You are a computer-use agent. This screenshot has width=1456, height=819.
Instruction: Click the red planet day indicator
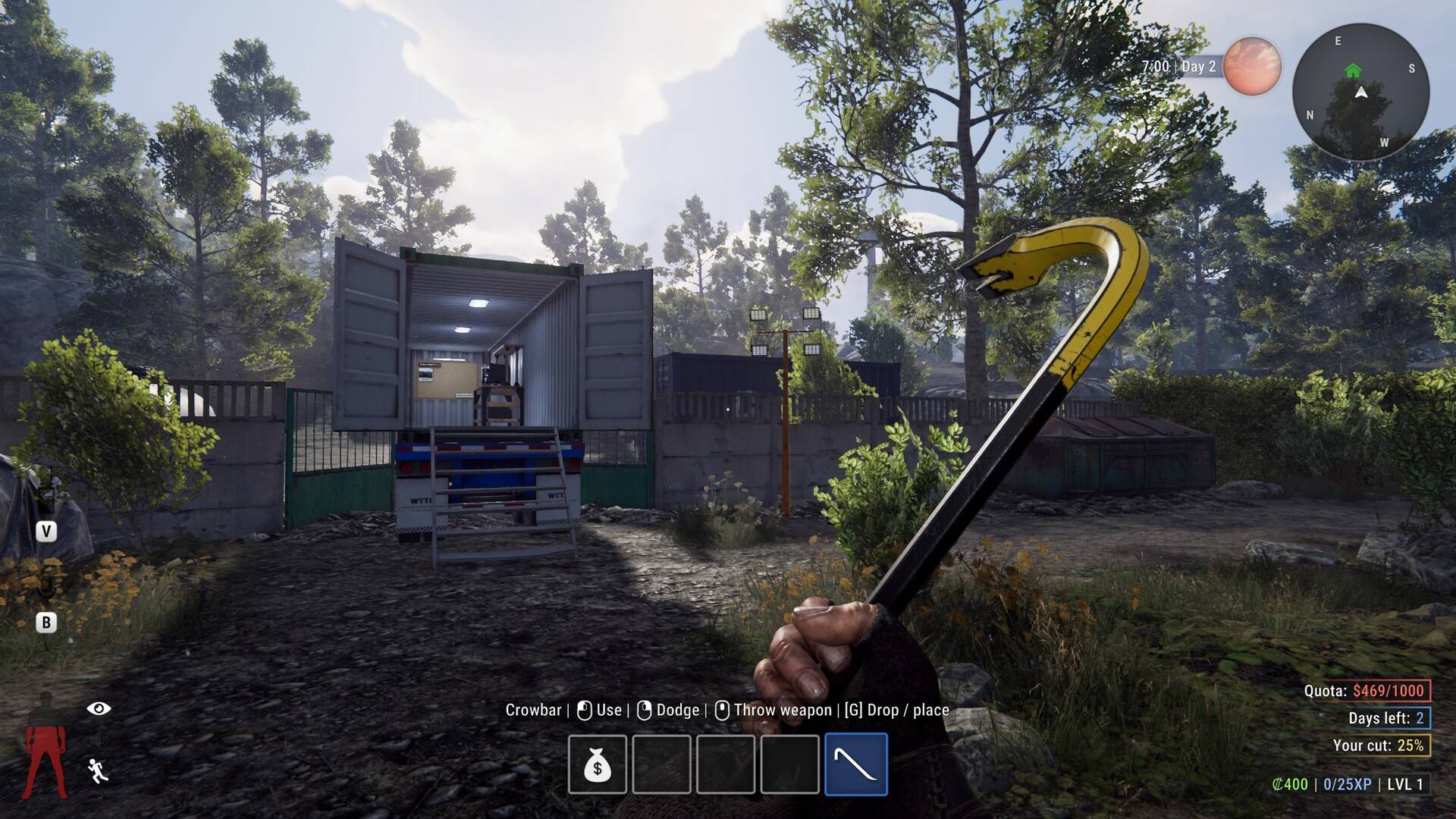click(1252, 67)
